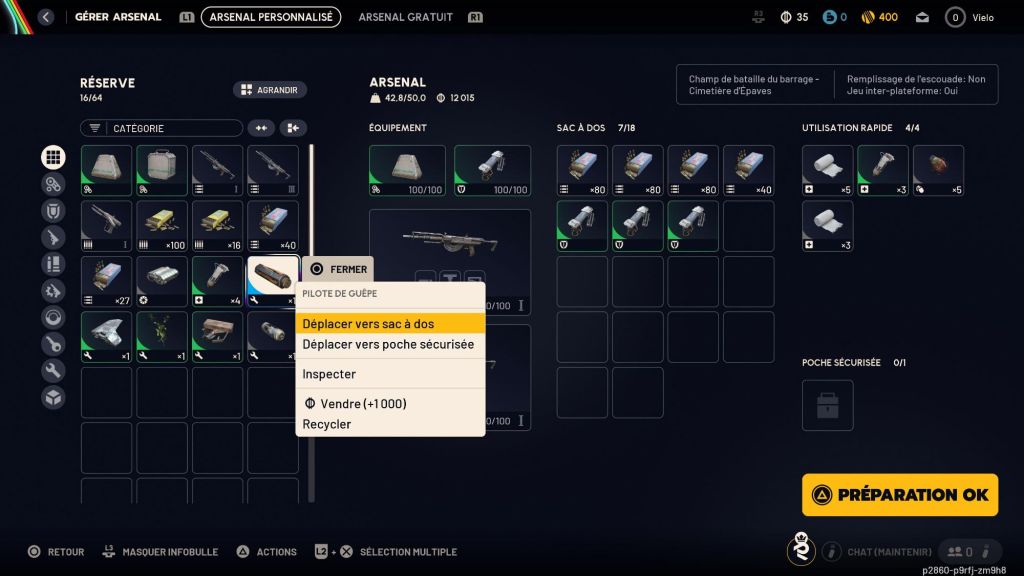The width and height of the screenshot is (1024, 576).
Task: Select the machine gun in the weapon slot
Action: click(450, 240)
